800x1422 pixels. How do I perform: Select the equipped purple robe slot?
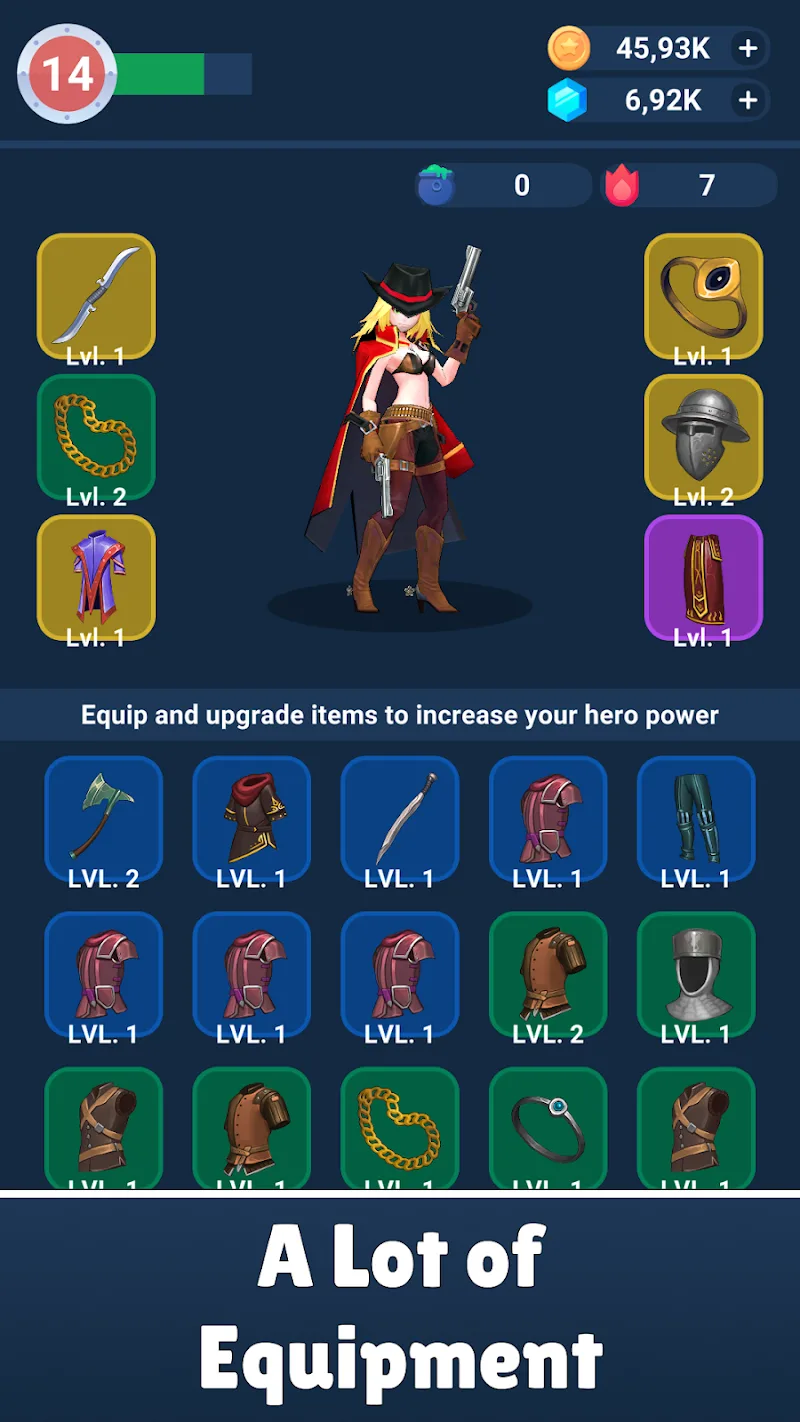96,578
